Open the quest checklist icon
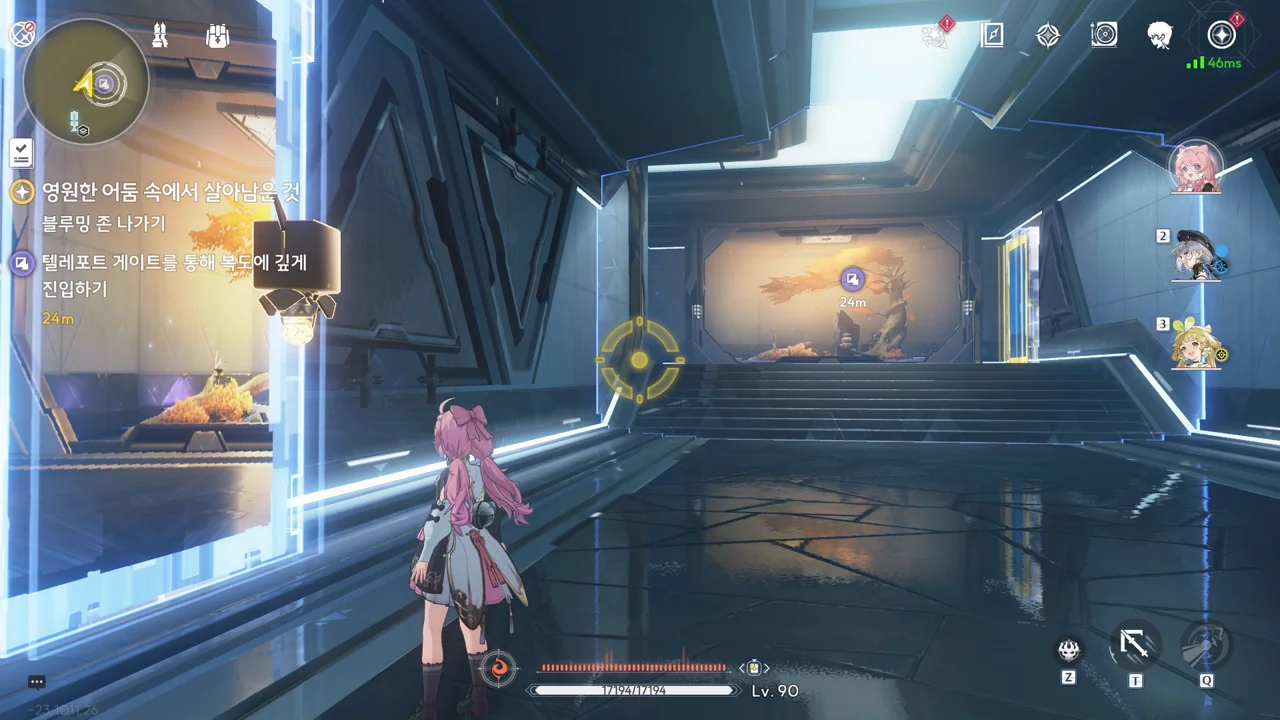Screen dimensions: 1280x720 [21, 152]
